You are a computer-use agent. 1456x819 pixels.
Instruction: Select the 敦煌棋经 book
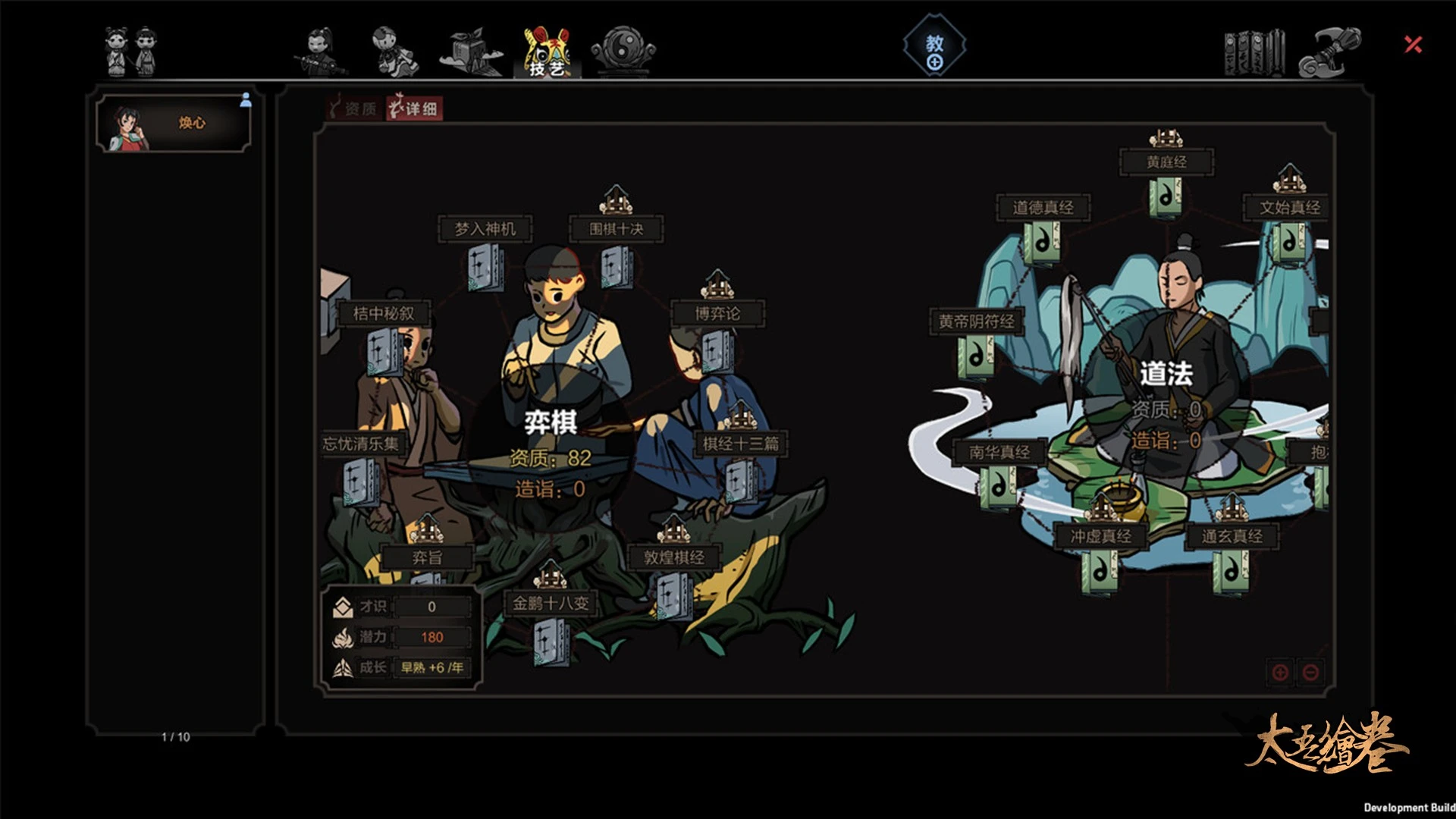click(x=673, y=595)
